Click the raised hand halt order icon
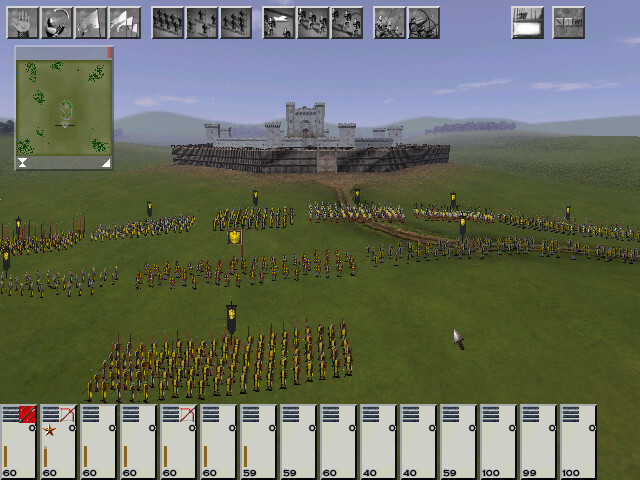 coord(22,22)
